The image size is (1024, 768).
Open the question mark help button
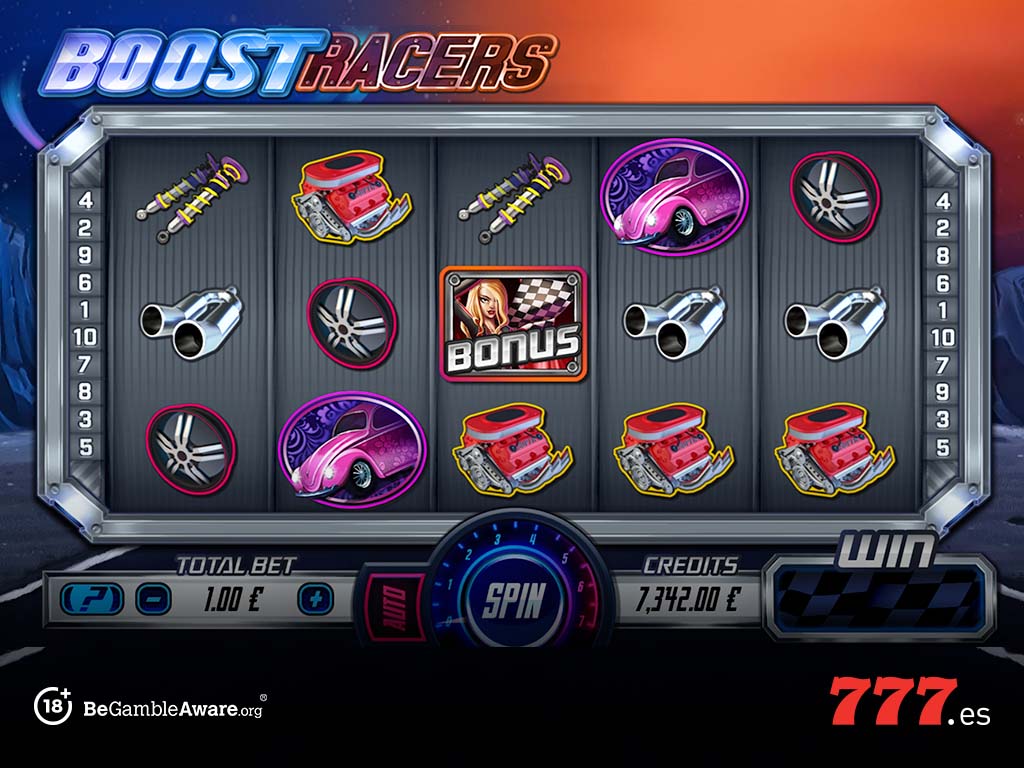(x=92, y=599)
